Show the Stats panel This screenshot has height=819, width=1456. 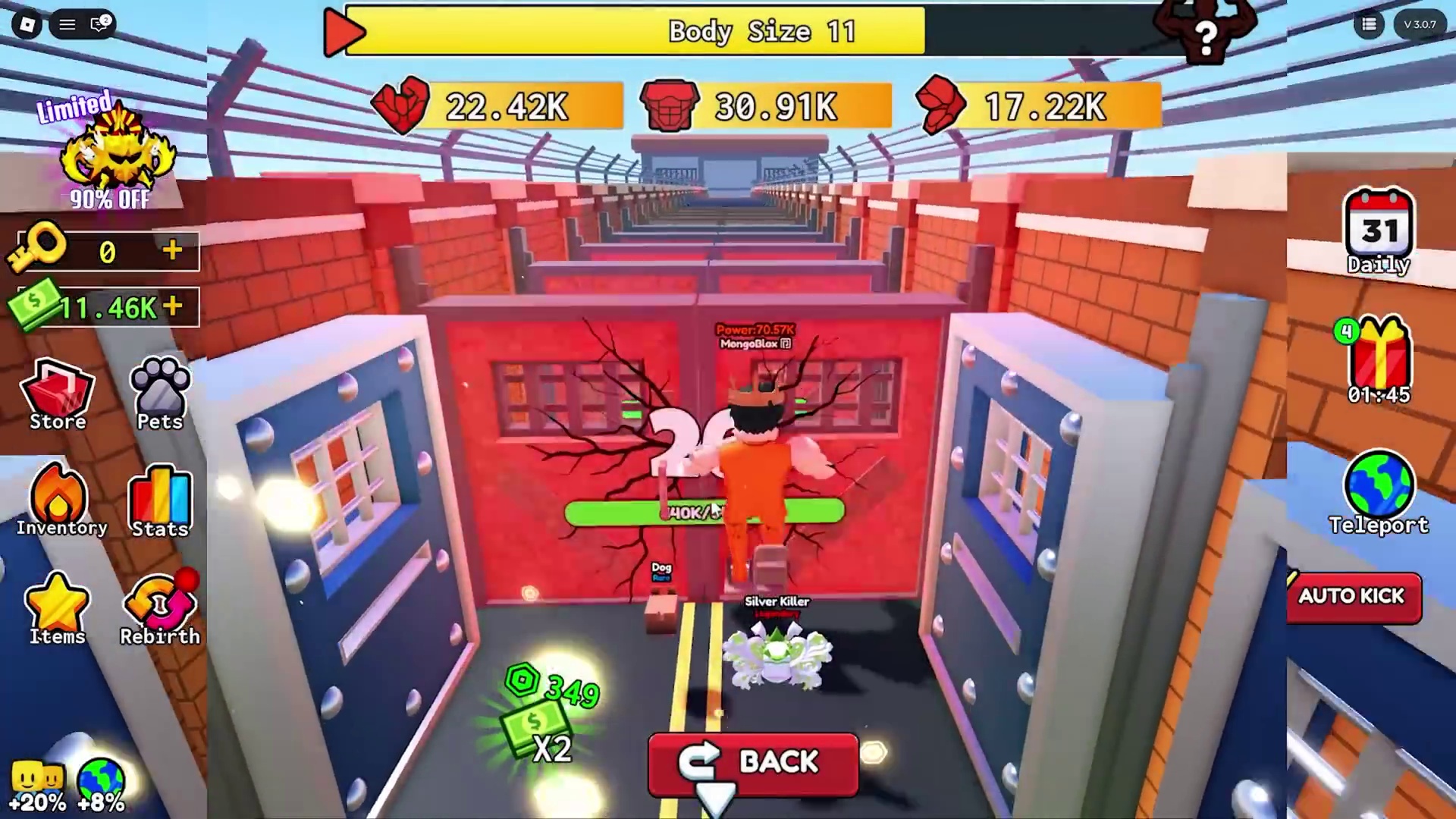click(160, 502)
